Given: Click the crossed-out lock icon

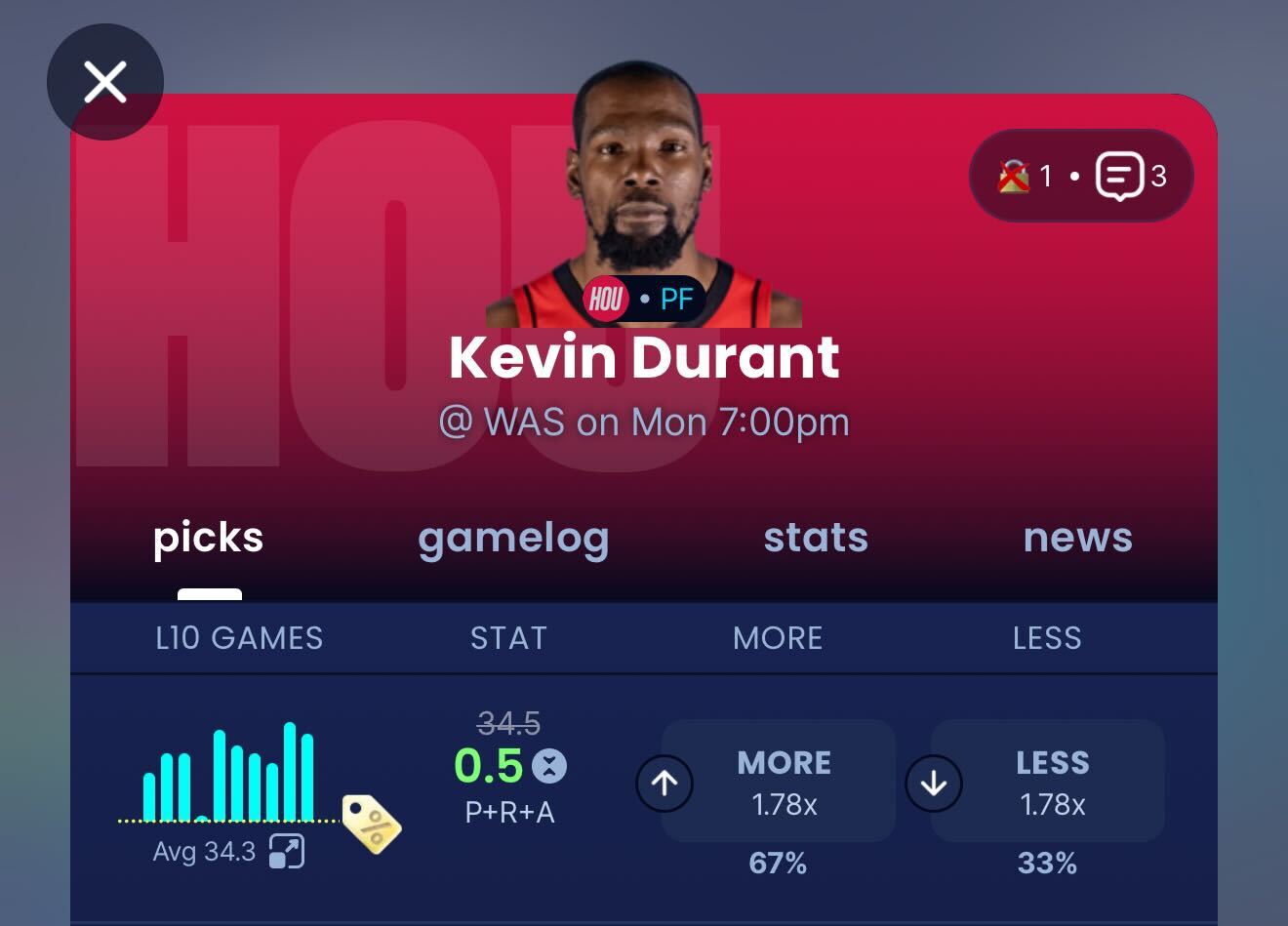Looking at the screenshot, I should [x=1014, y=177].
